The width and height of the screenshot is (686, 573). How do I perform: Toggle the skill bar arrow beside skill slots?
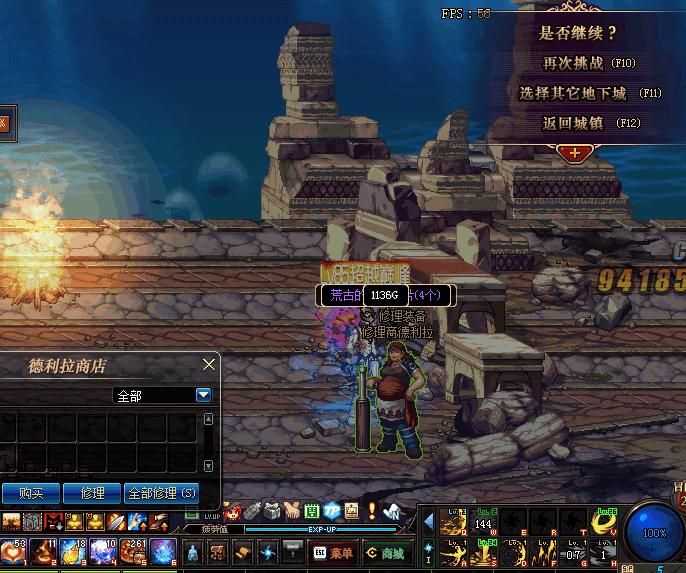point(428,522)
